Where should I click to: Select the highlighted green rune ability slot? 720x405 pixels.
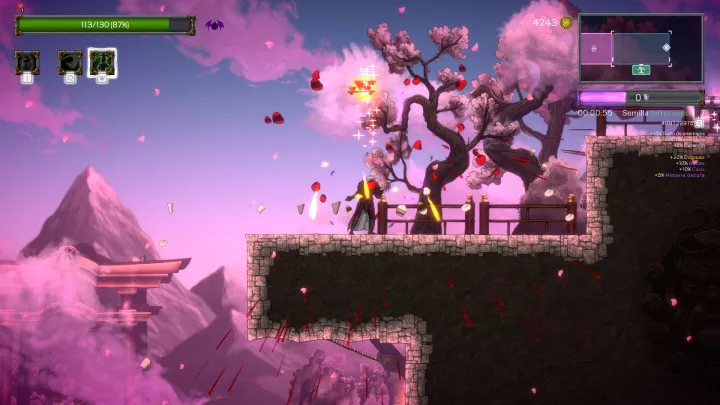[101, 63]
